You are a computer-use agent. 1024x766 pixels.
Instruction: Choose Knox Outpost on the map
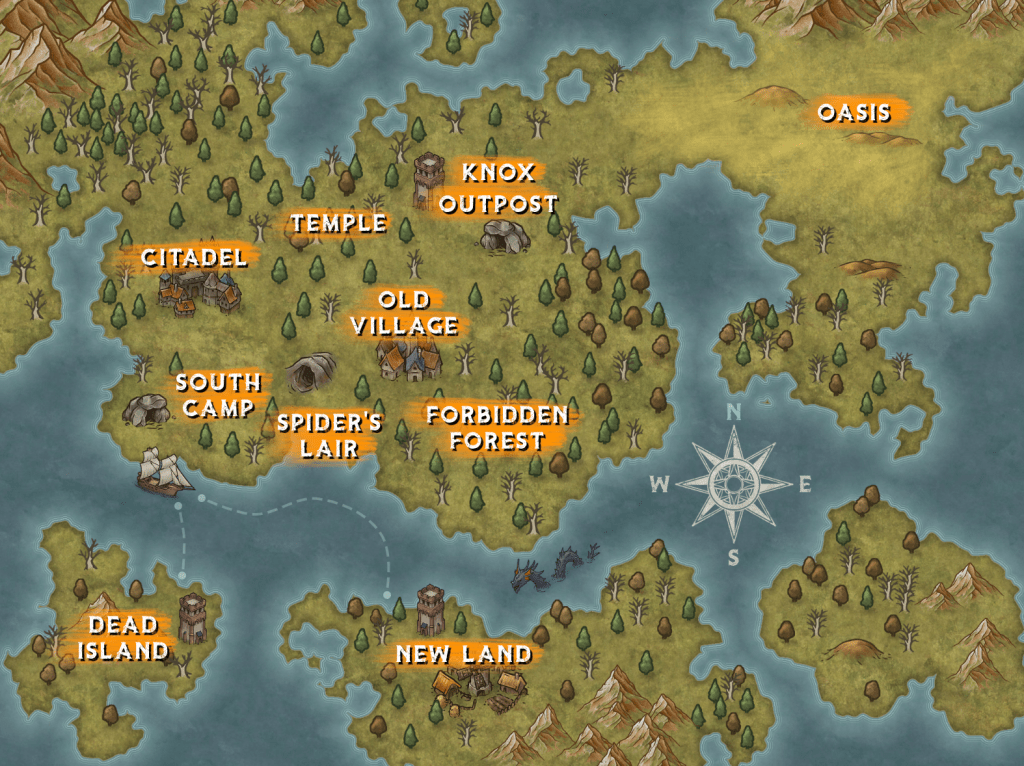(x=498, y=188)
